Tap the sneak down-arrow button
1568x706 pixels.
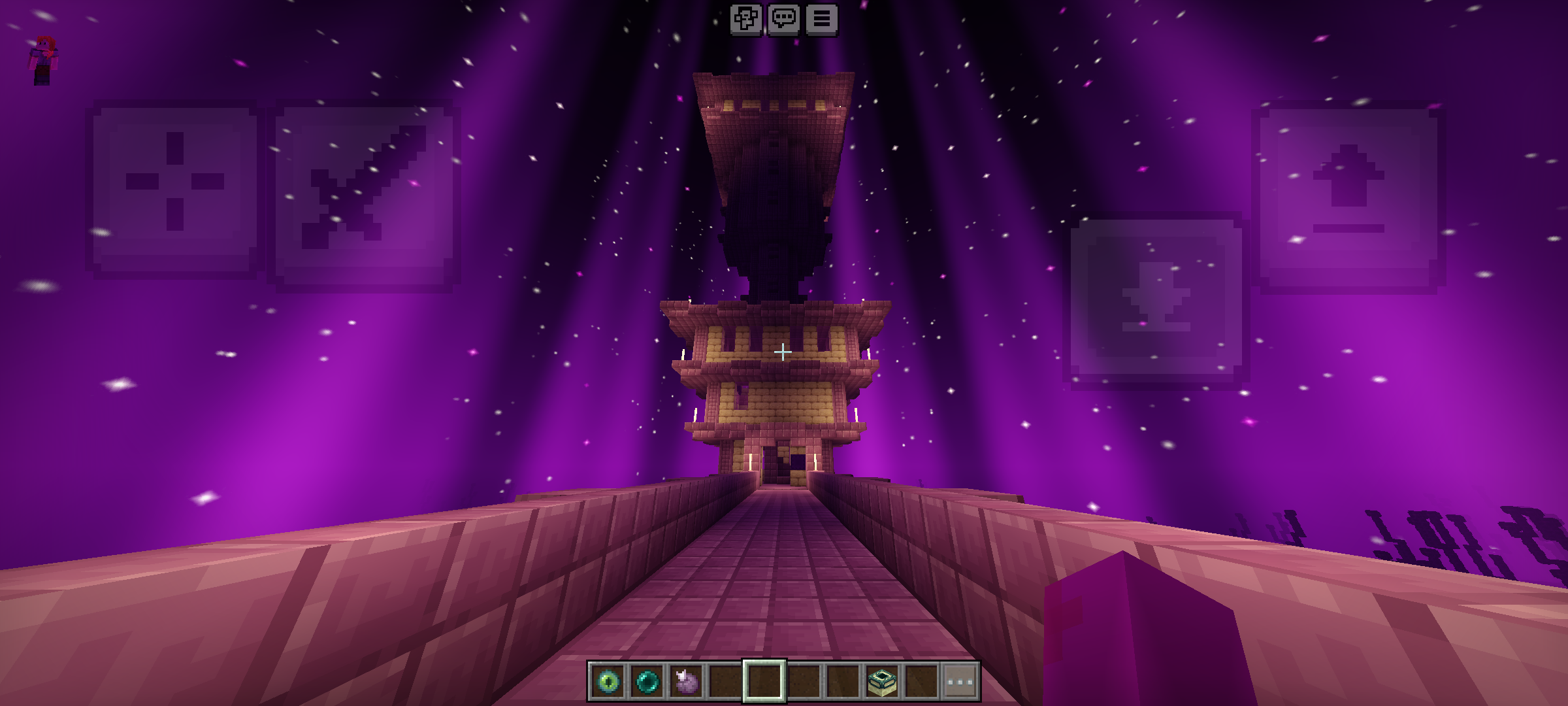coord(1156,300)
